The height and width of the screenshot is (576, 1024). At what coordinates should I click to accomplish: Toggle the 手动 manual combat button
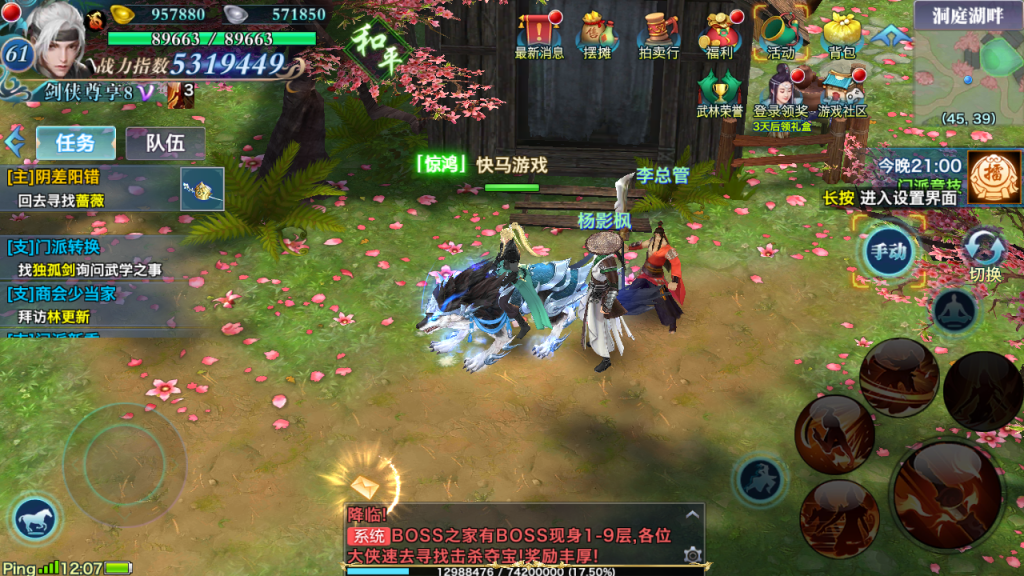888,250
